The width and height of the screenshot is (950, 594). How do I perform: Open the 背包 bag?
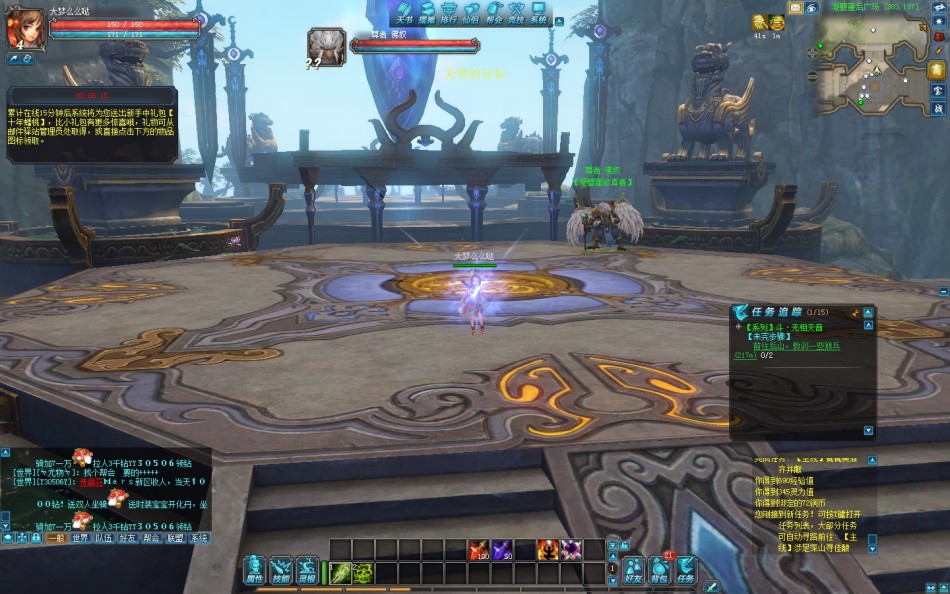click(660, 570)
